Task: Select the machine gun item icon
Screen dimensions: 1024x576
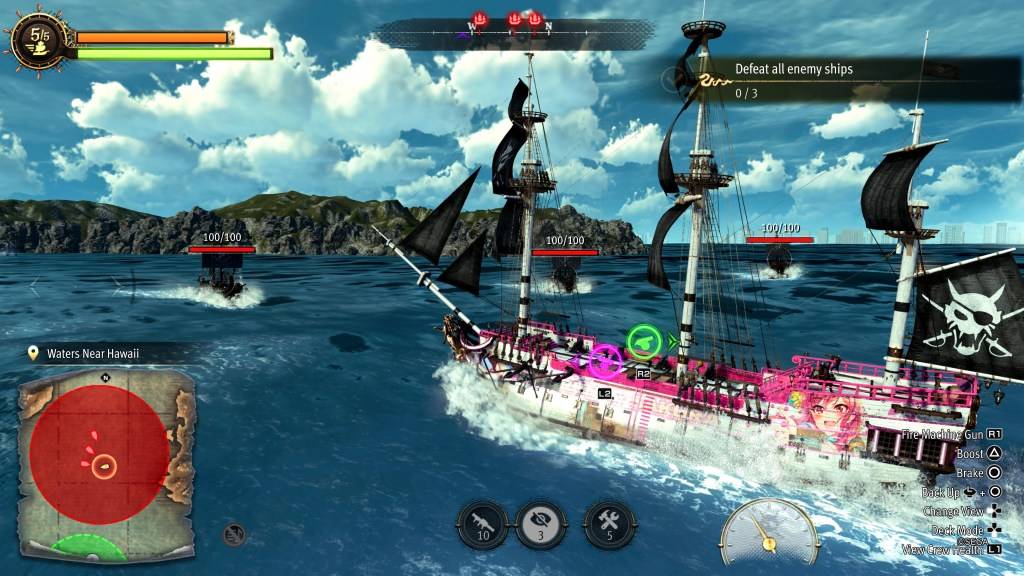Action: coord(483,525)
